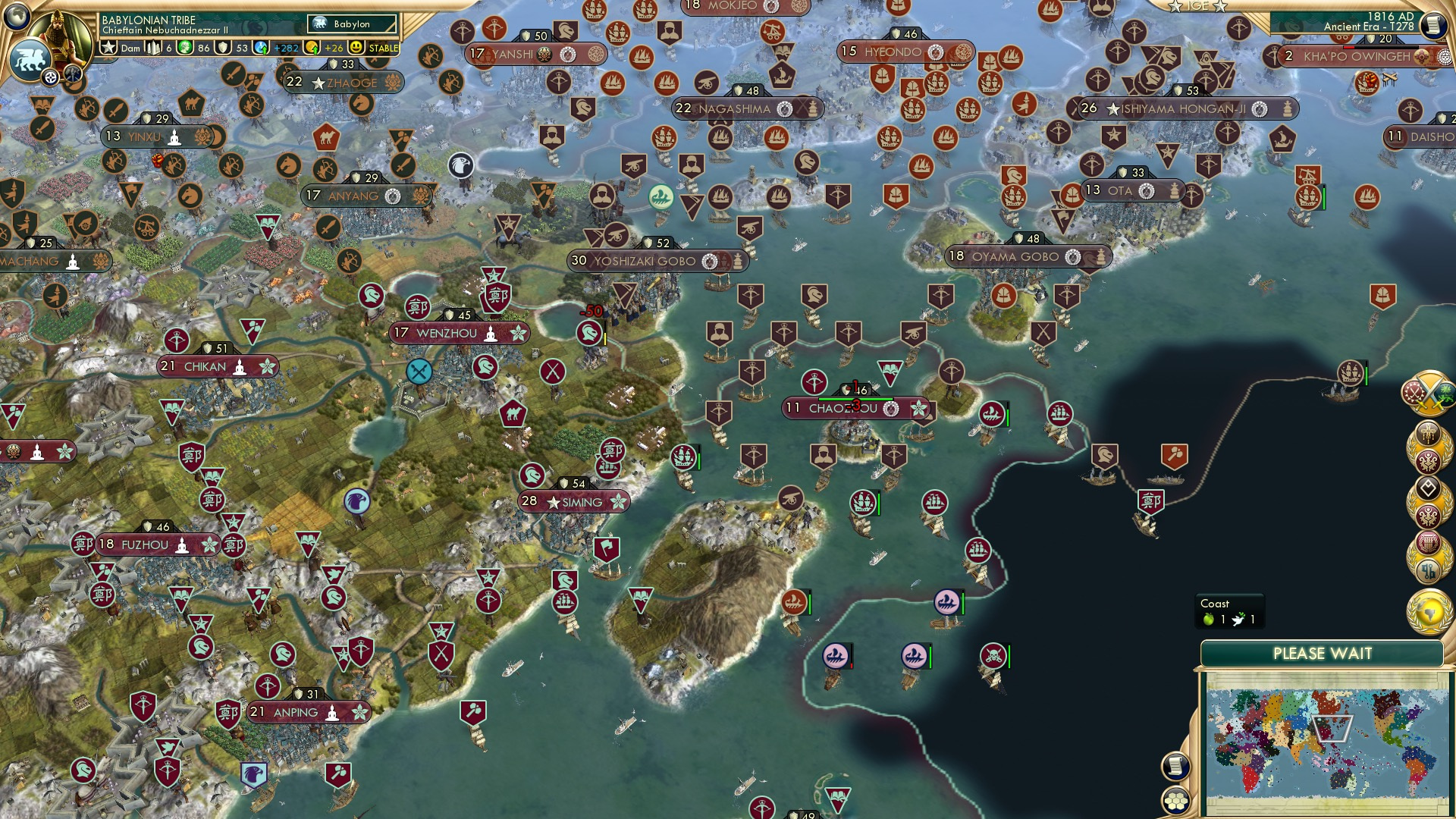Screen dimensions: 1456x819
Task: Open the Babylon civilization selector
Action: (x=350, y=24)
